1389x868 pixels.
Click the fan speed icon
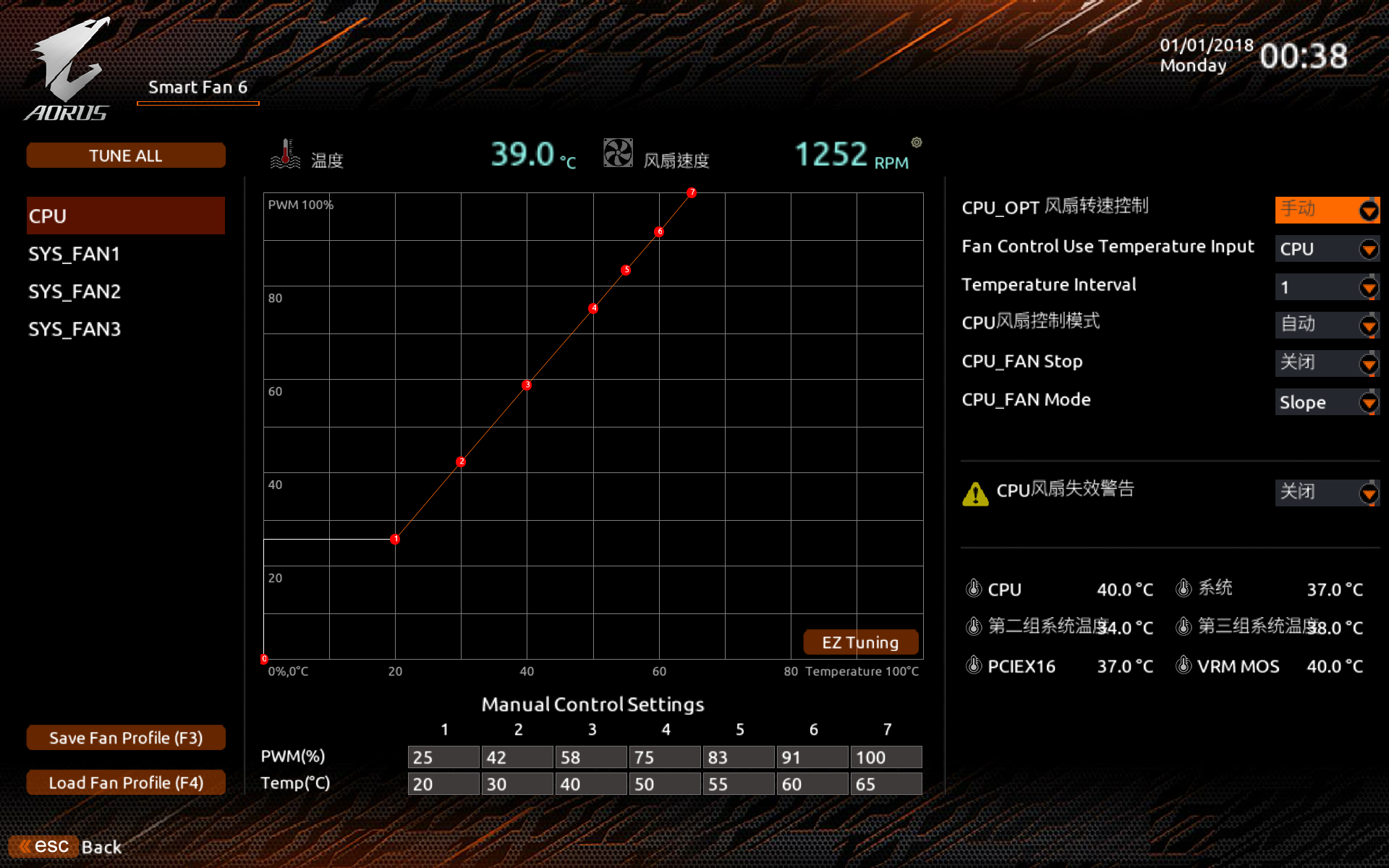pos(617,152)
